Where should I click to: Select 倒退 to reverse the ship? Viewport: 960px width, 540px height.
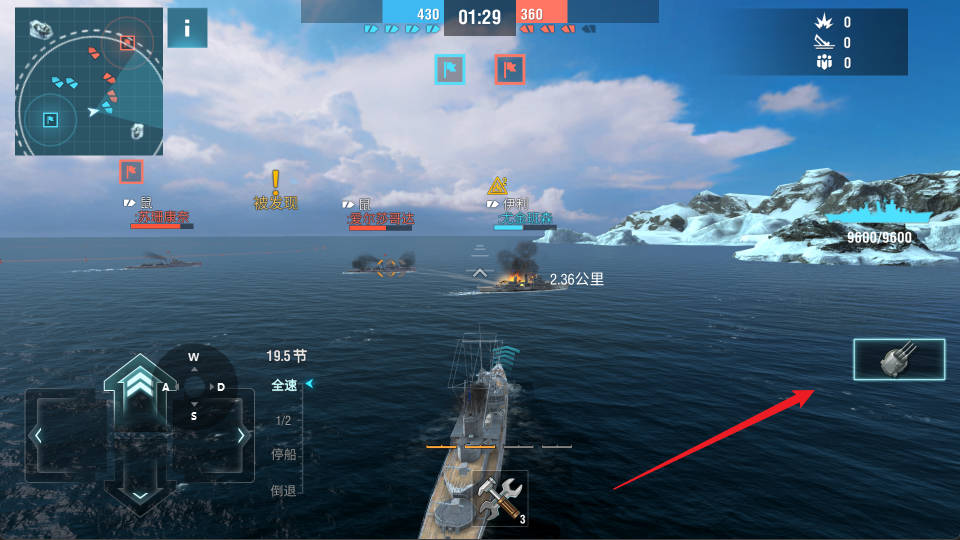(284, 489)
